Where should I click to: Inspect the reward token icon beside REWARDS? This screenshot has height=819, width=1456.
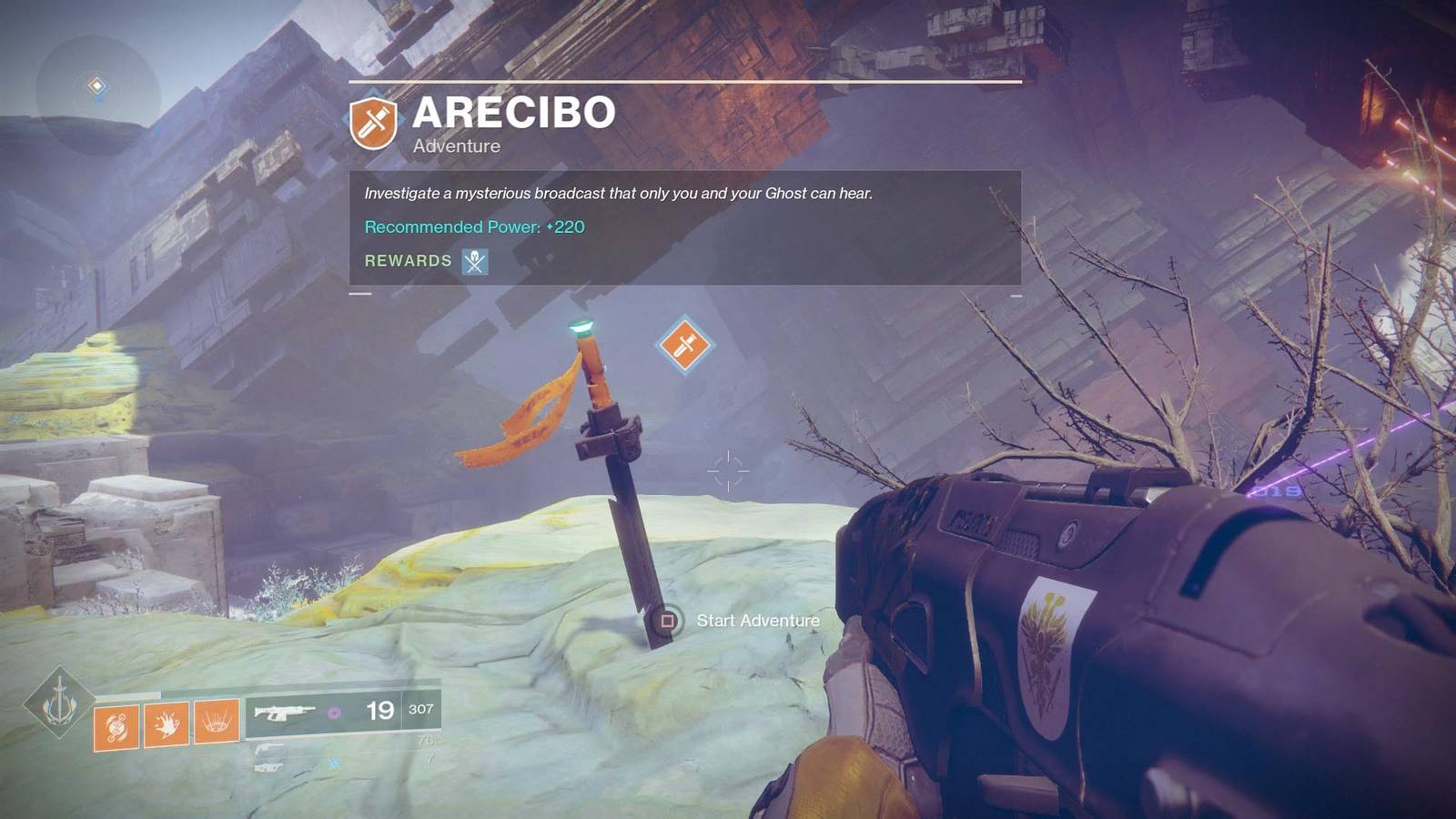click(475, 262)
